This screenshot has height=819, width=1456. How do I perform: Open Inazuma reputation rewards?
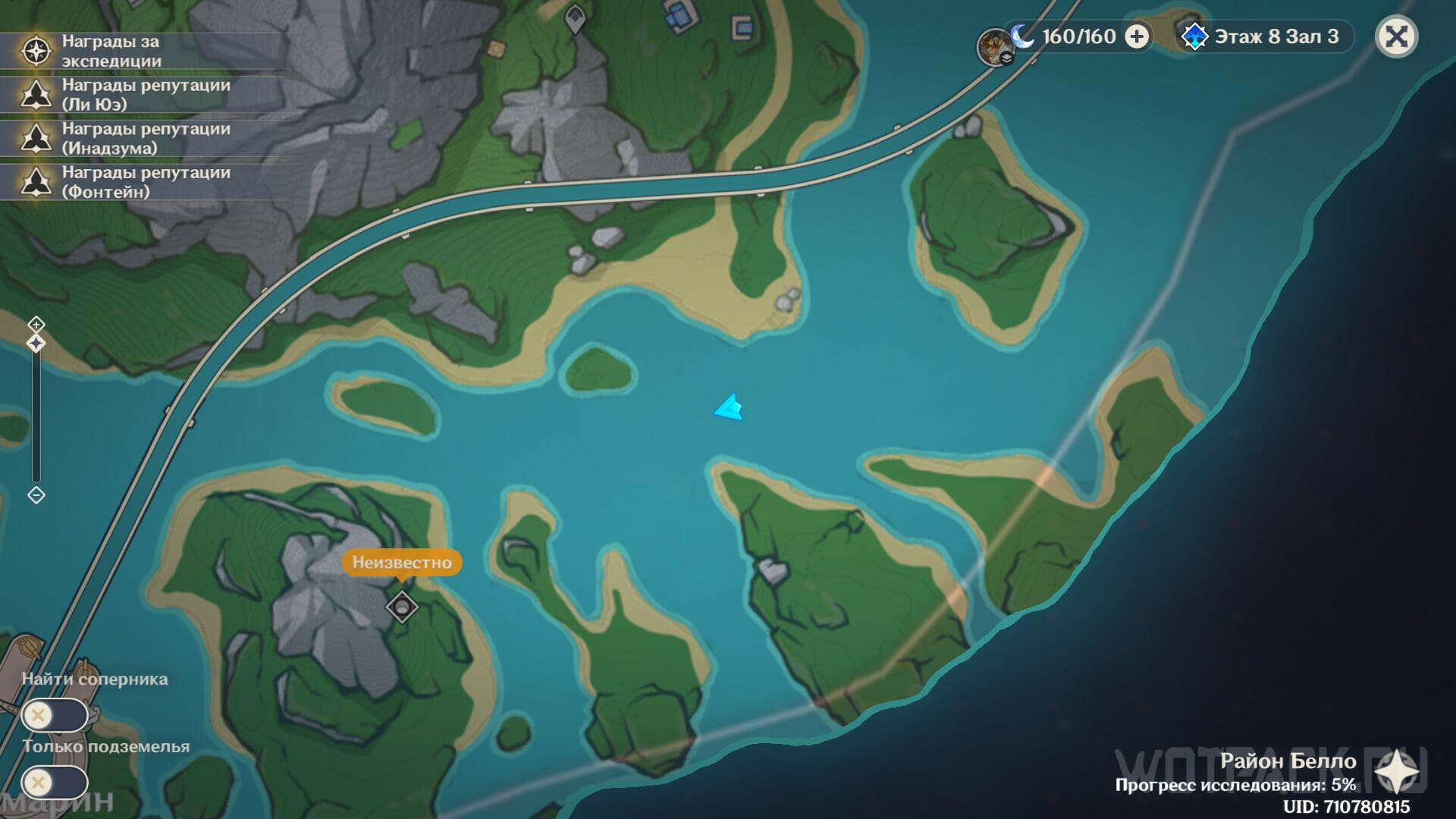tap(146, 138)
